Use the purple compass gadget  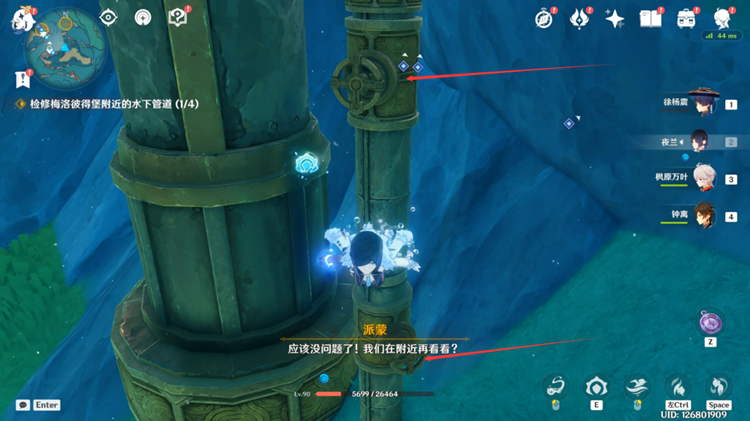coord(710,322)
